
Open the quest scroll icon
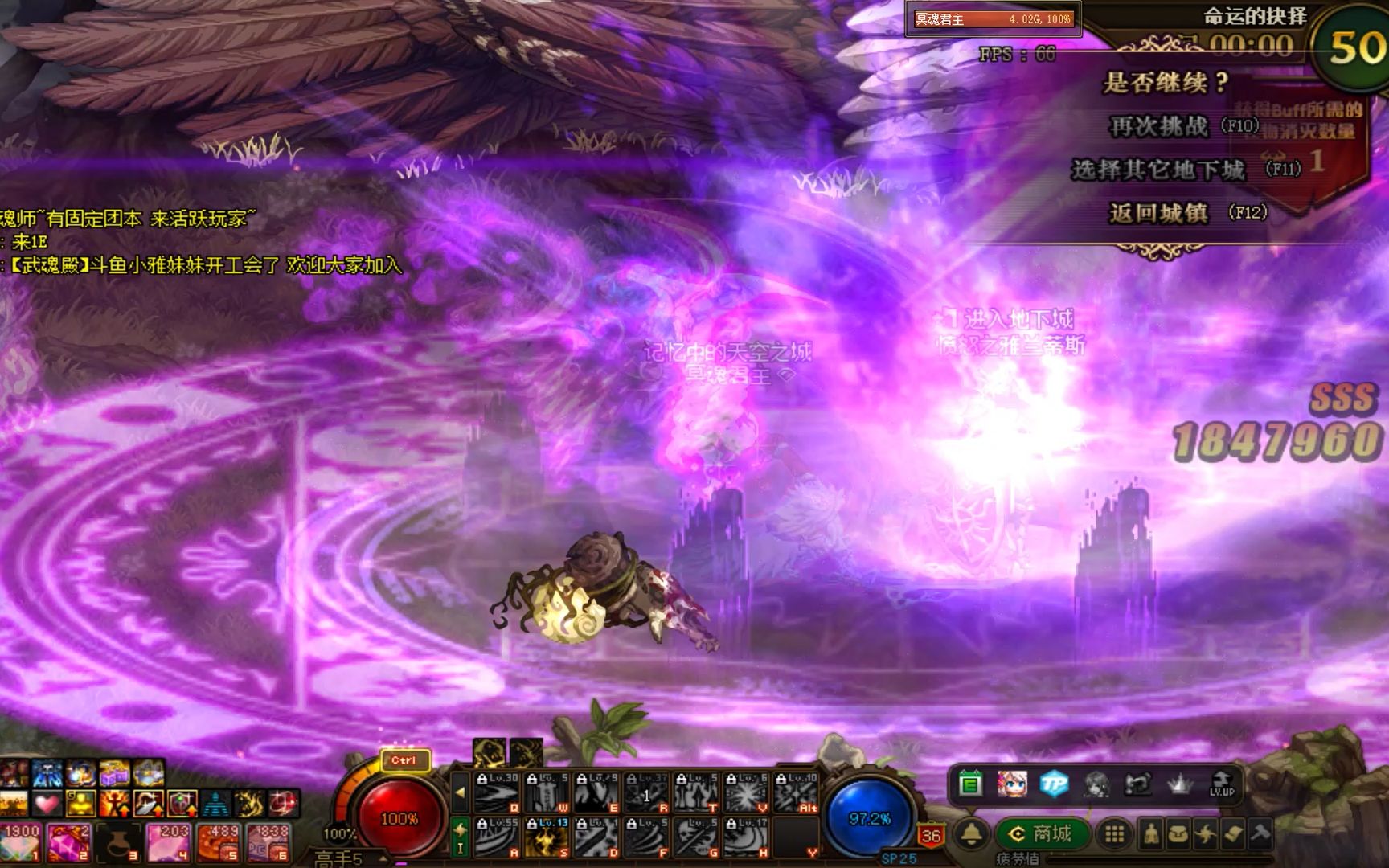tap(1232, 834)
